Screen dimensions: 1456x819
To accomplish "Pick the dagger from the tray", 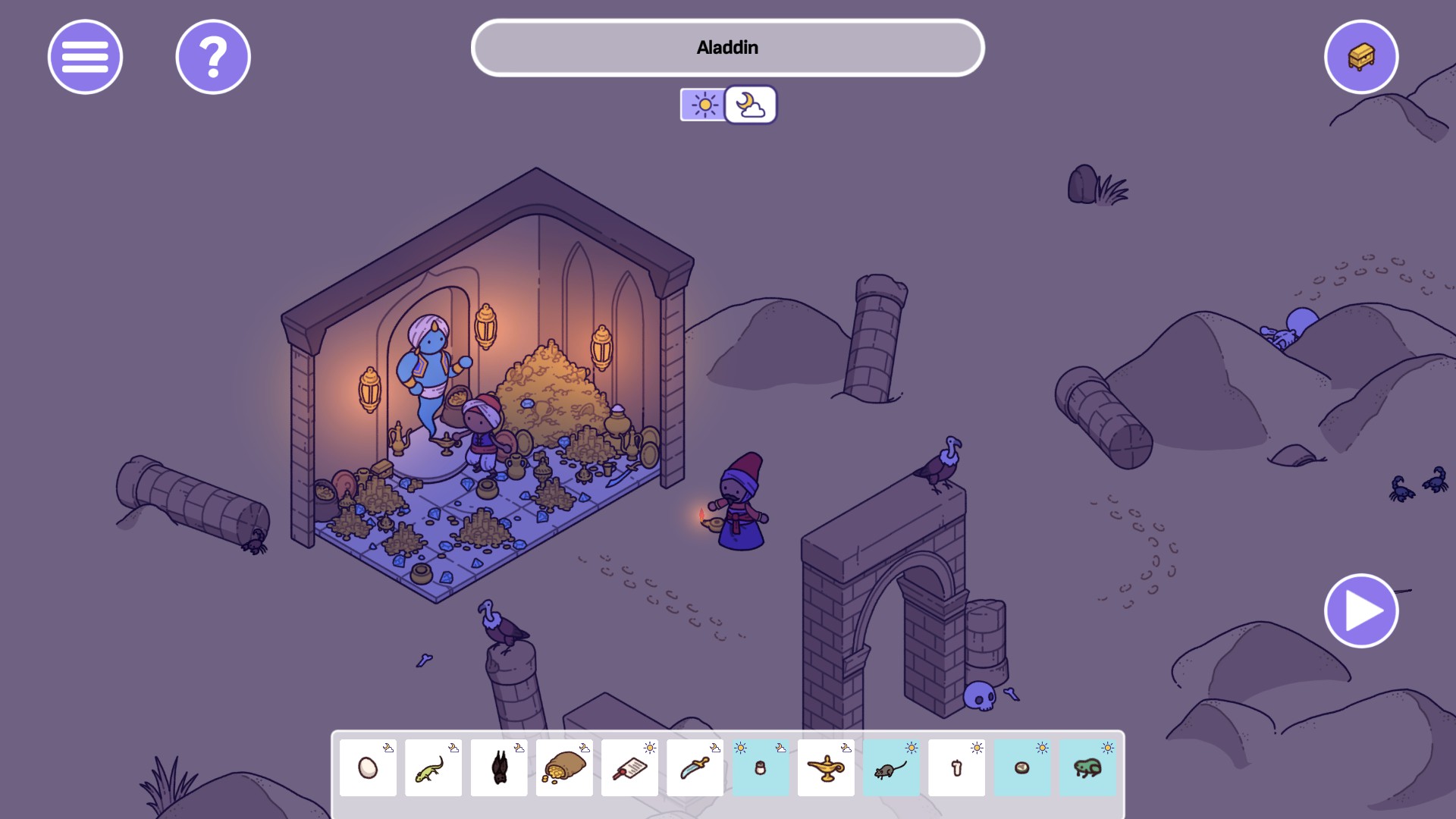I will [695, 767].
